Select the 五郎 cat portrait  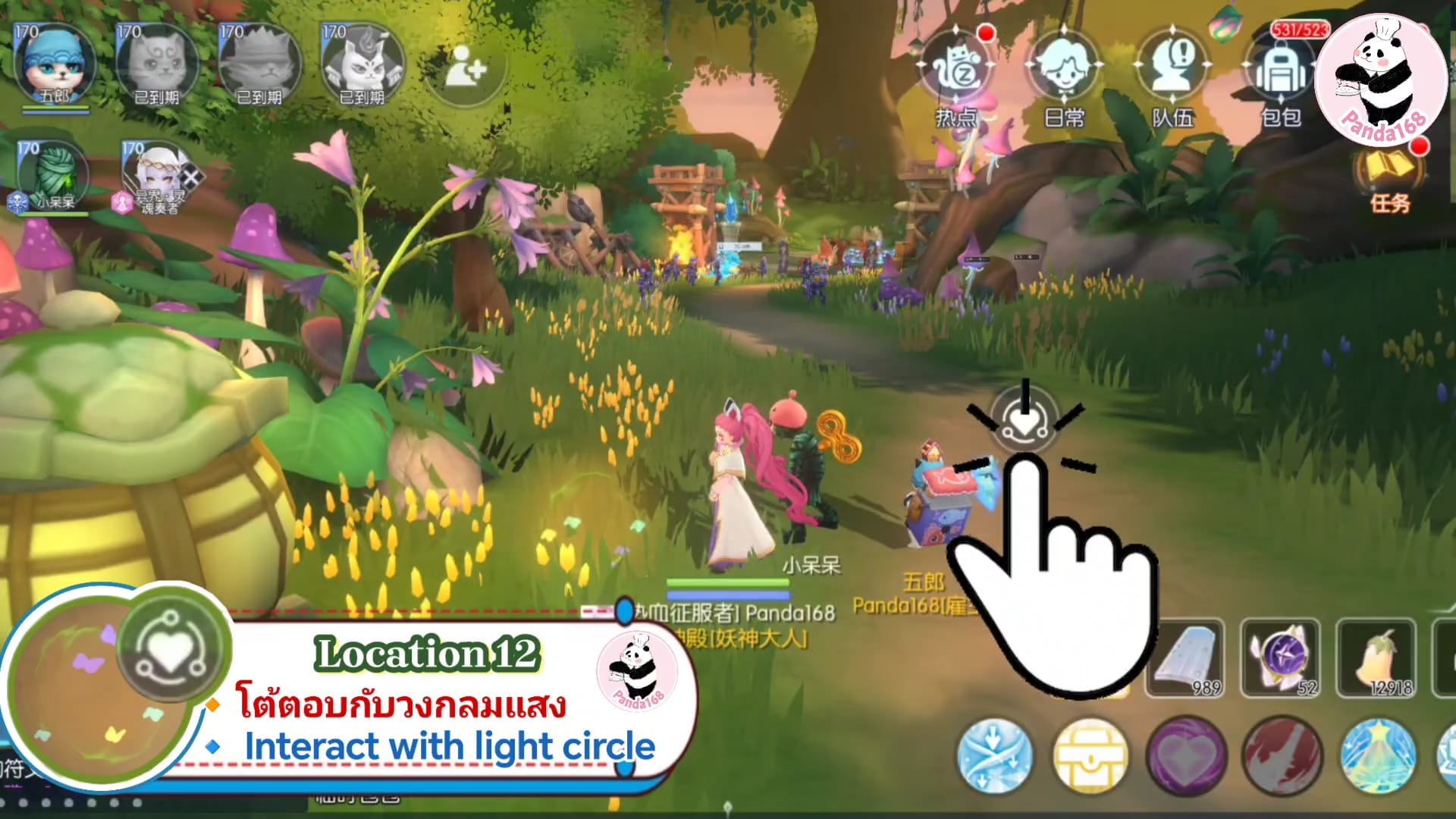pyautogui.click(x=55, y=65)
